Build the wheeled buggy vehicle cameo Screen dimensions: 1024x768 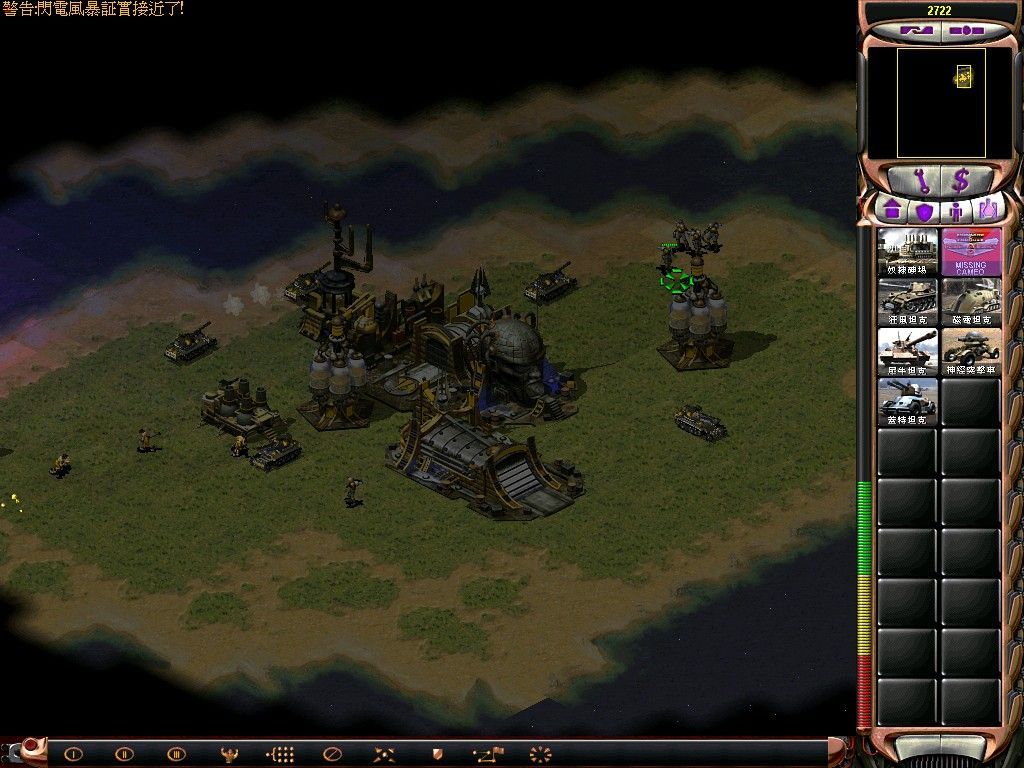coord(970,352)
